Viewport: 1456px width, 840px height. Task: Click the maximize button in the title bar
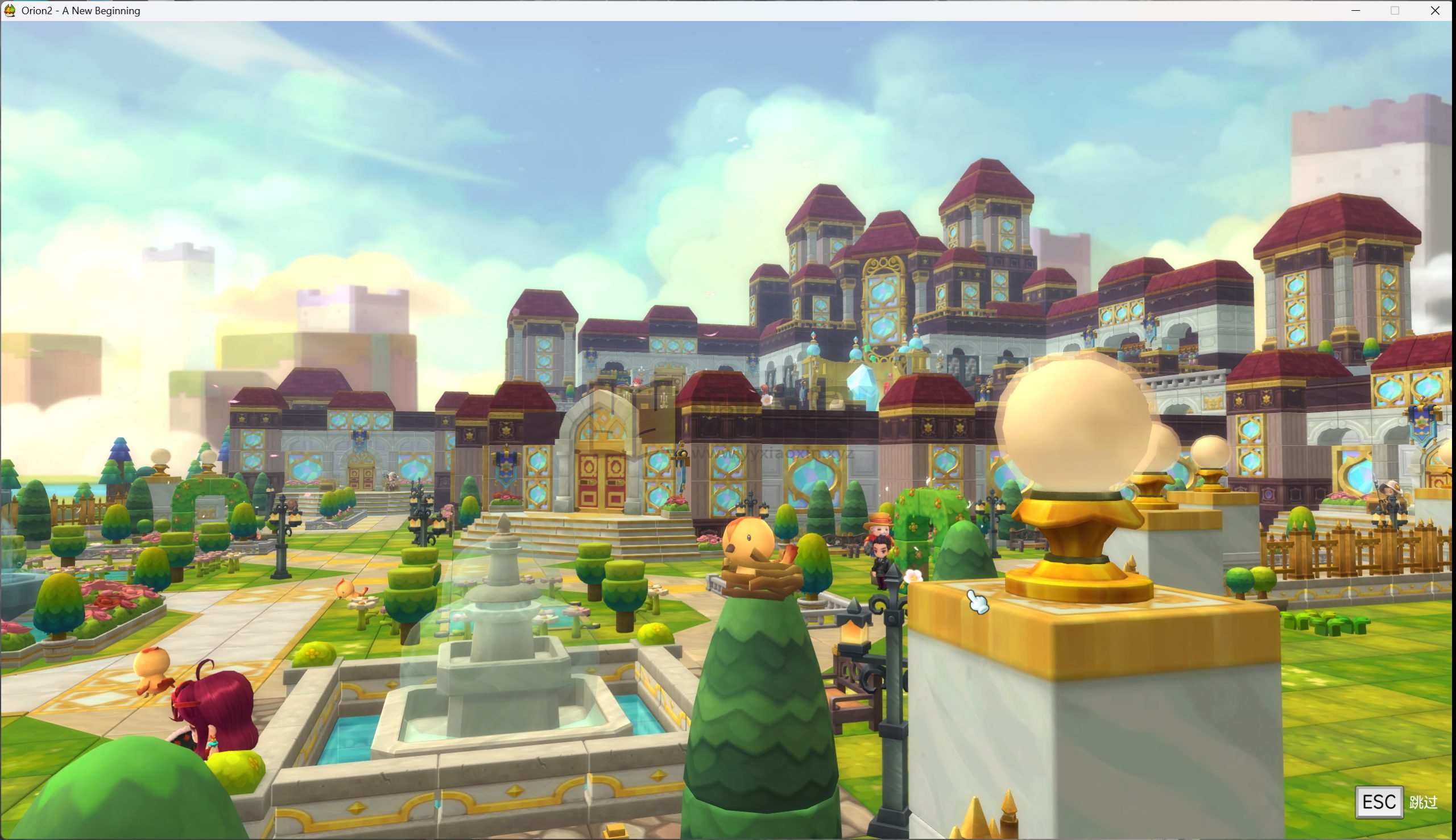[1396, 10]
